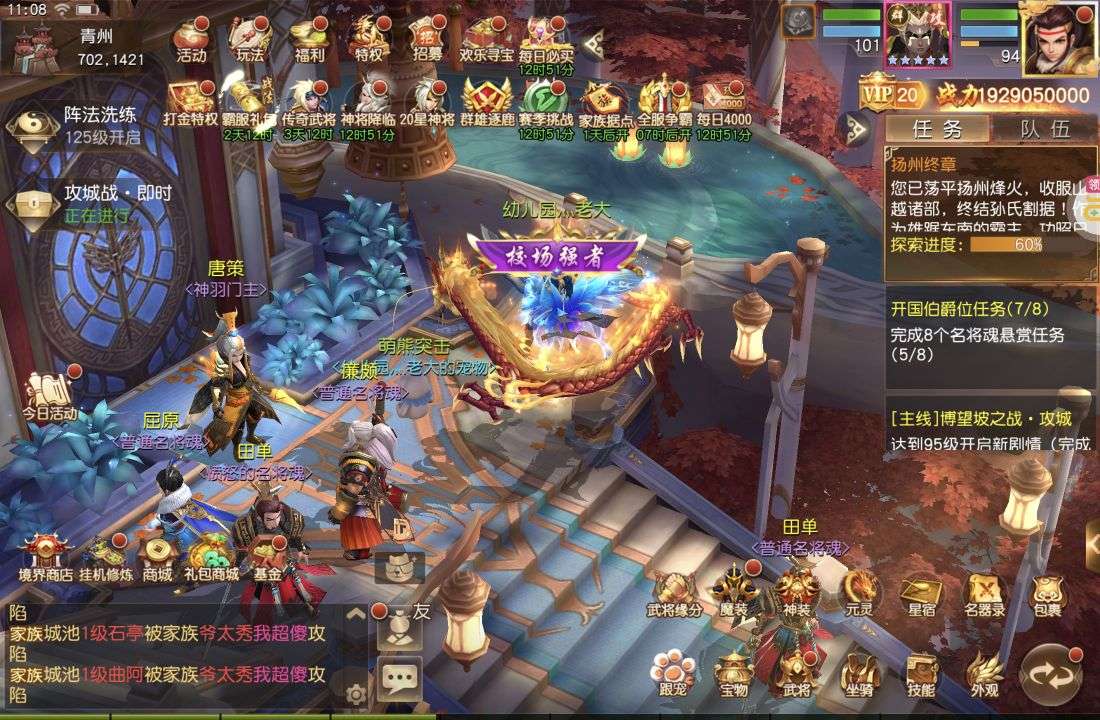The image size is (1100, 720).
Task: Open the chat speech-bubble button
Action: (400, 681)
